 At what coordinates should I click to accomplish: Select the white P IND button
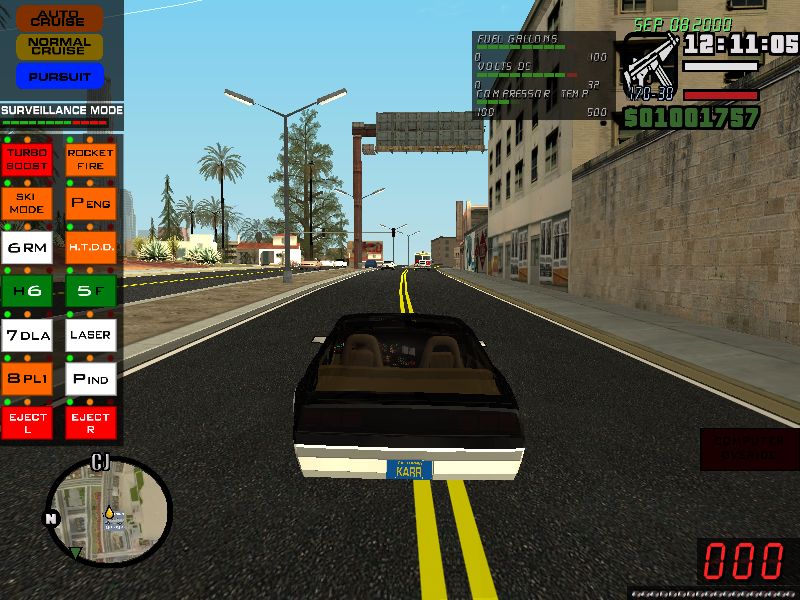pos(91,379)
